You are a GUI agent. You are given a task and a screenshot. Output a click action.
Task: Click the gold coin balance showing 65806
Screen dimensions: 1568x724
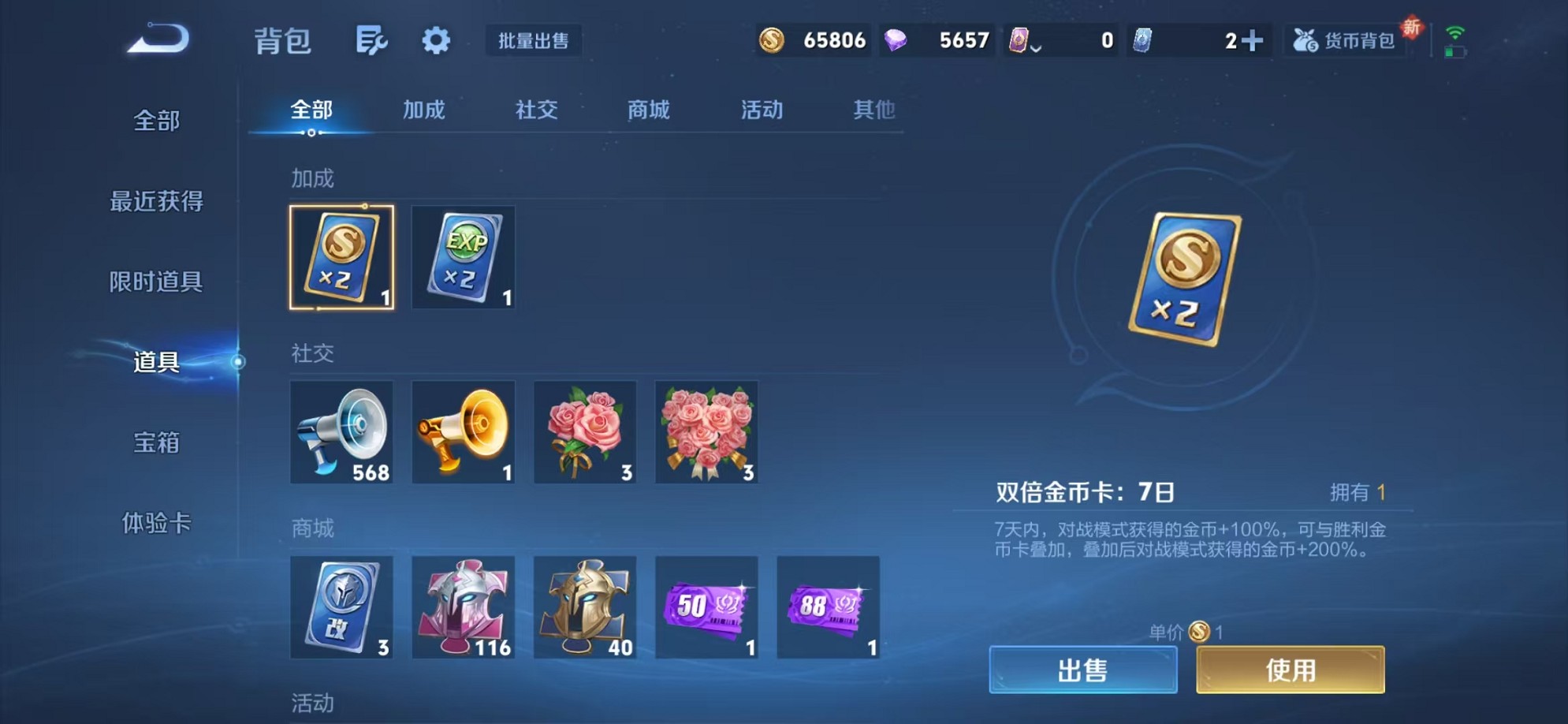(x=812, y=39)
